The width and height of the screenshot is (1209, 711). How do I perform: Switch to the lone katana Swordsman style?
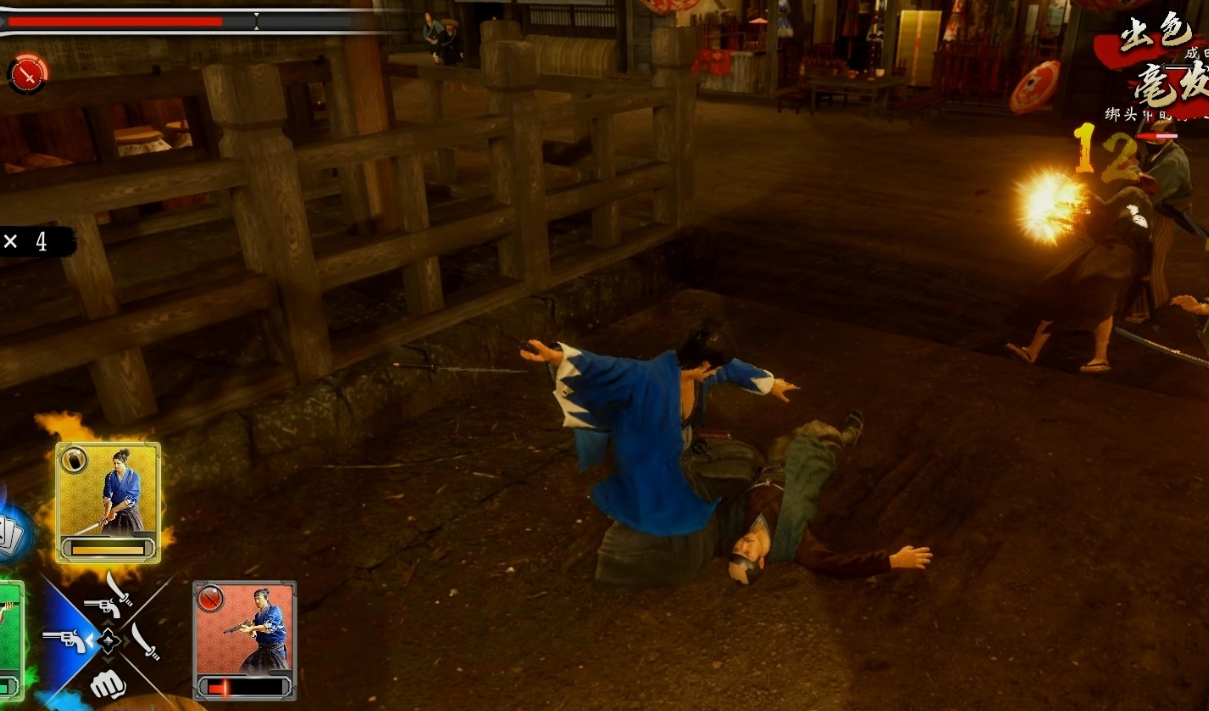[146, 641]
